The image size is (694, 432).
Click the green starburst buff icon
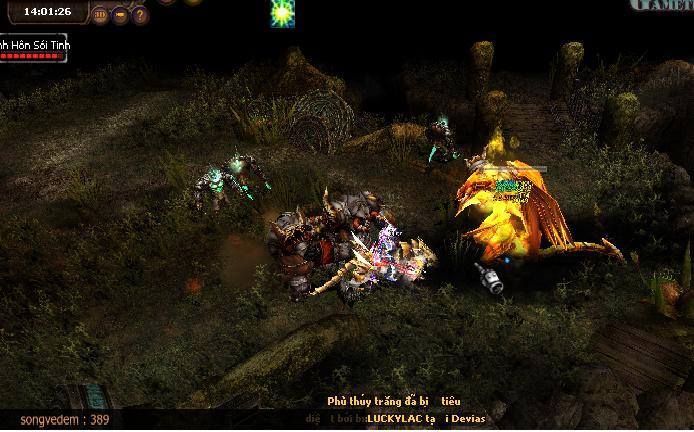[x=283, y=12]
